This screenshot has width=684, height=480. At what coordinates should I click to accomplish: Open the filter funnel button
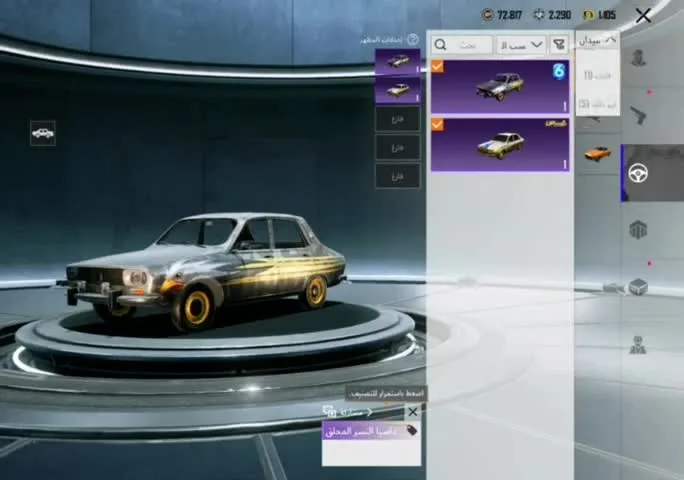click(559, 45)
